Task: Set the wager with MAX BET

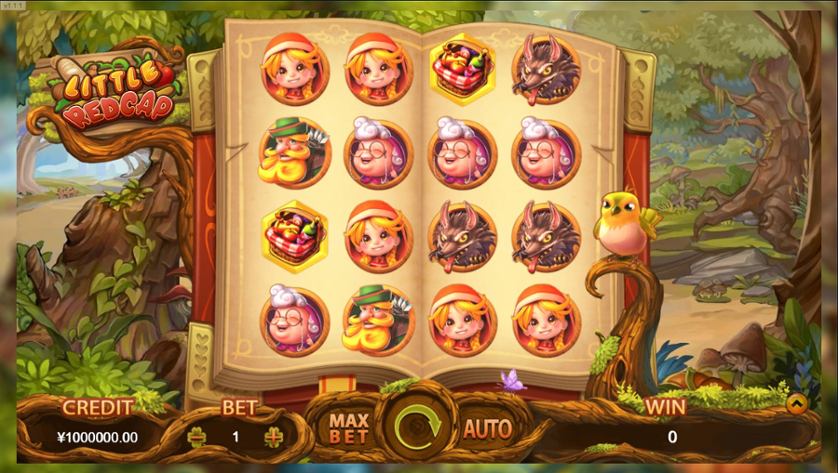Action: click(349, 428)
